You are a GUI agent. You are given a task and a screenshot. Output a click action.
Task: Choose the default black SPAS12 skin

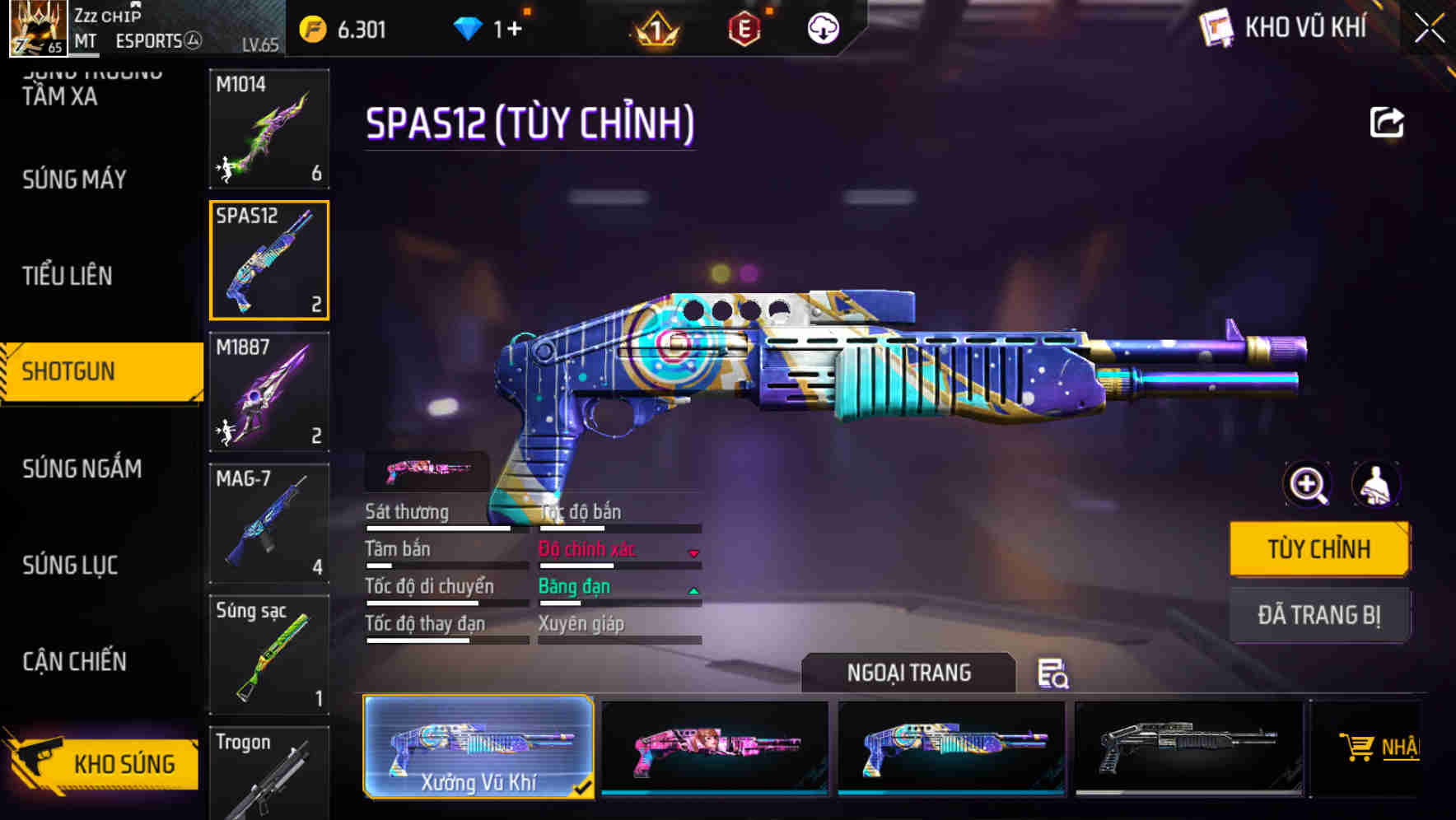click(x=1188, y=748)
